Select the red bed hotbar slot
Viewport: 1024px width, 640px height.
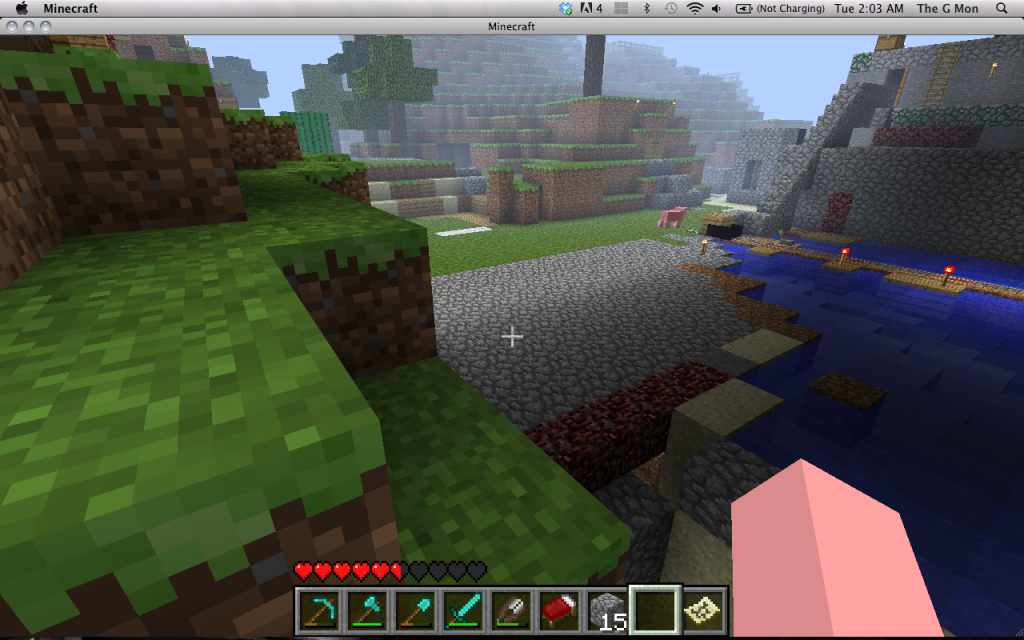[x=558, y=609]
